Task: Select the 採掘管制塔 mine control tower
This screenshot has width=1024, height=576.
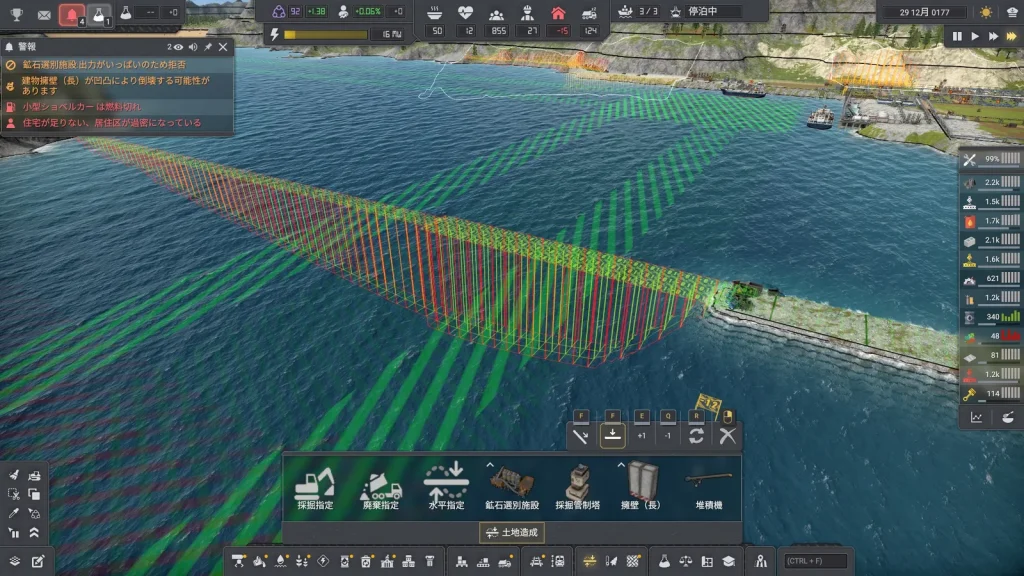Action: point(577,487)
